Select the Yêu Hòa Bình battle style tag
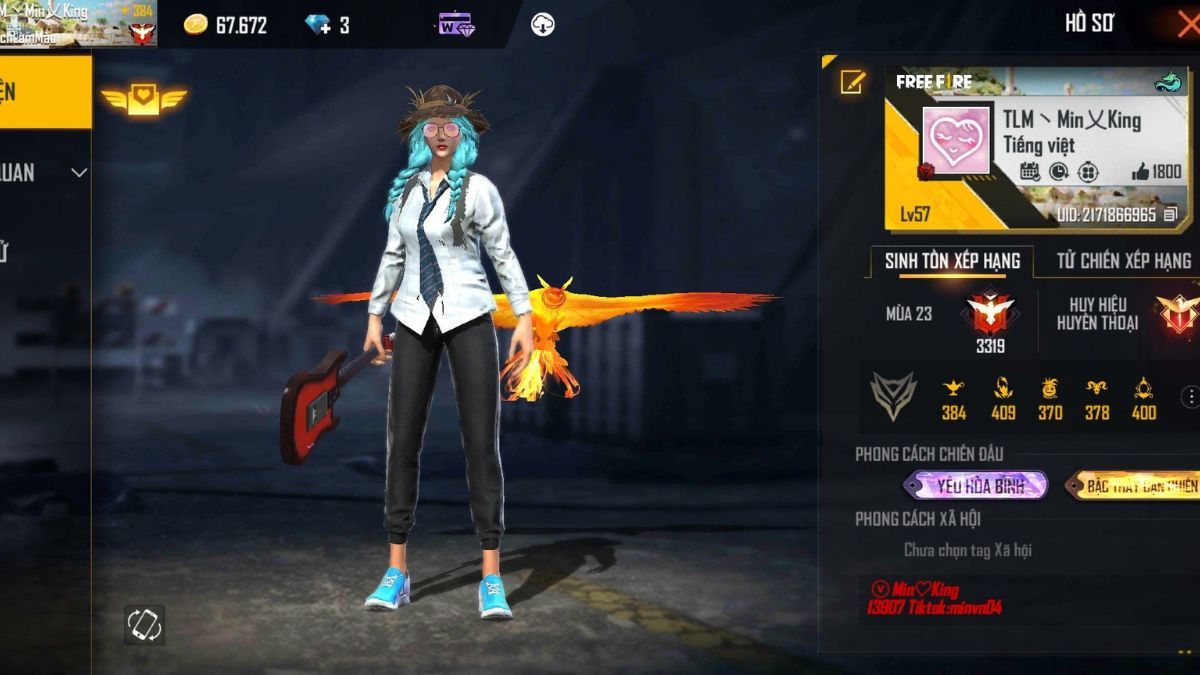The width and height of the screenshot is (1200, 675). pos(975,486)
